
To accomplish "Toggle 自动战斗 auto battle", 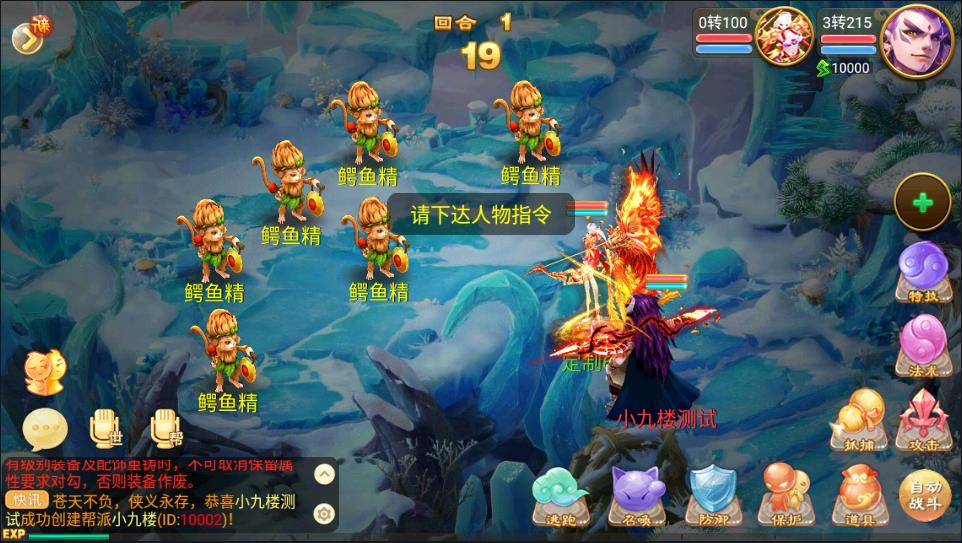I will 925,494.
